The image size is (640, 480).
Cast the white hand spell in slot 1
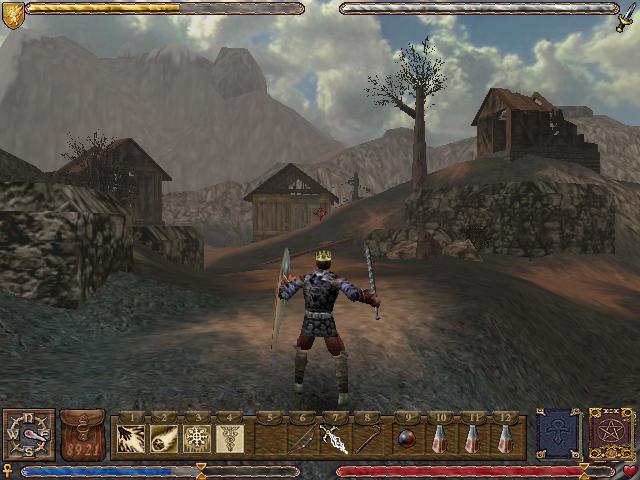click(130, 437)
